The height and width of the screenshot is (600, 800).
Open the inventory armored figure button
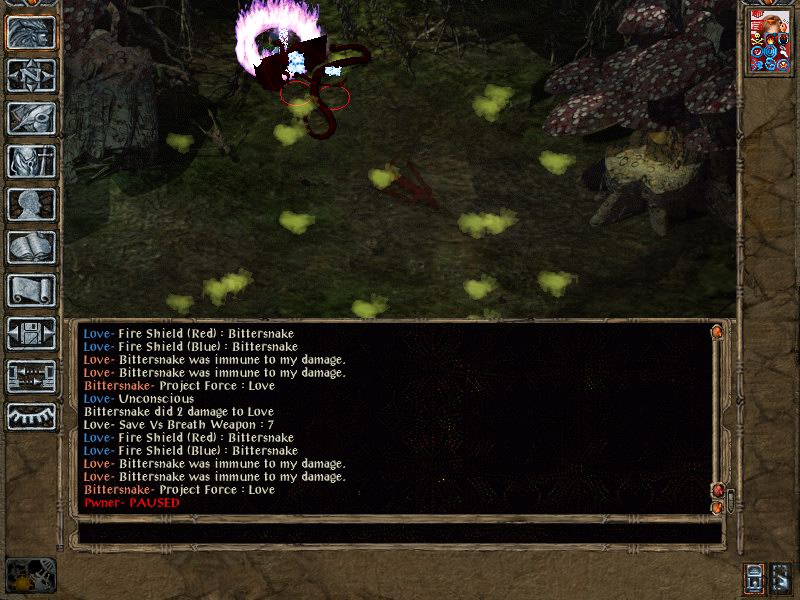(x=30, y=161)
